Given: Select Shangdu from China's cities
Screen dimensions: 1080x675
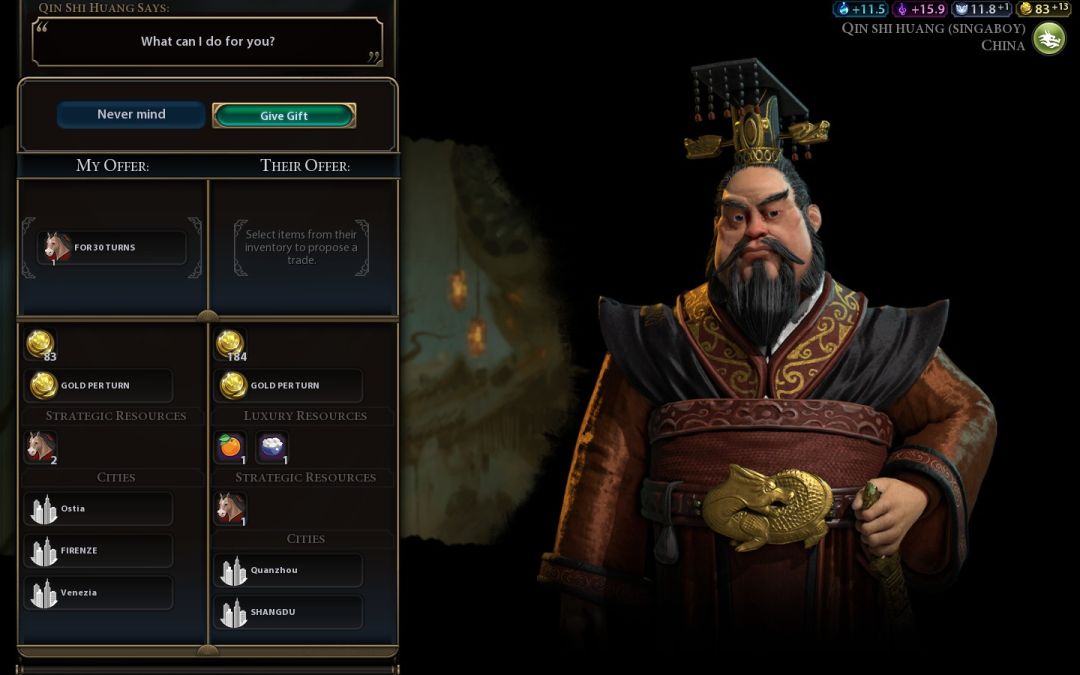Looking at the screenshot, I should click(288, 612).
